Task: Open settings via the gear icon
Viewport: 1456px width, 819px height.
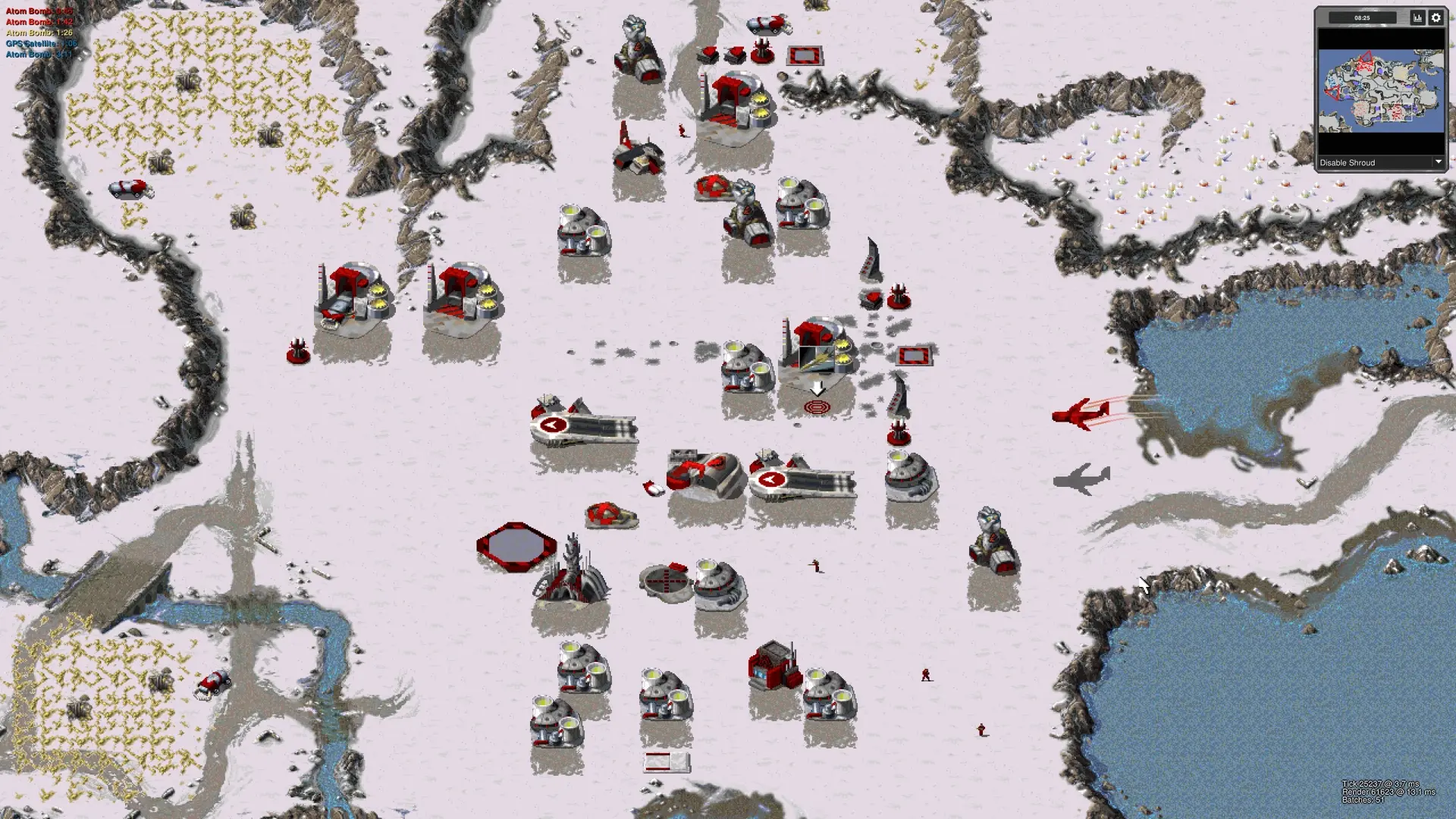Action: 1438,17
